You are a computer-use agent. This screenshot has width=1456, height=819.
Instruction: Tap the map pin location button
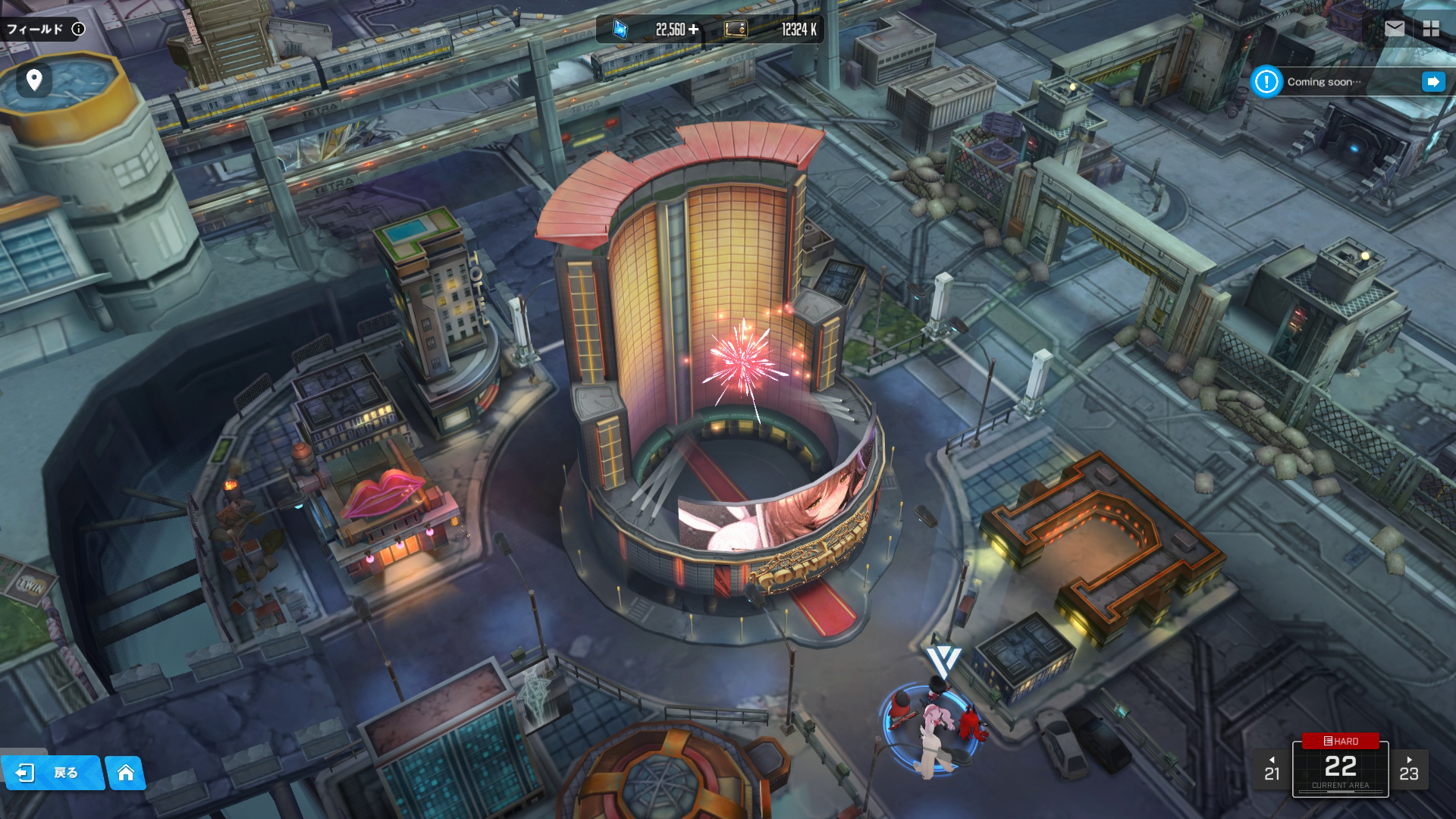click(34, 80)
